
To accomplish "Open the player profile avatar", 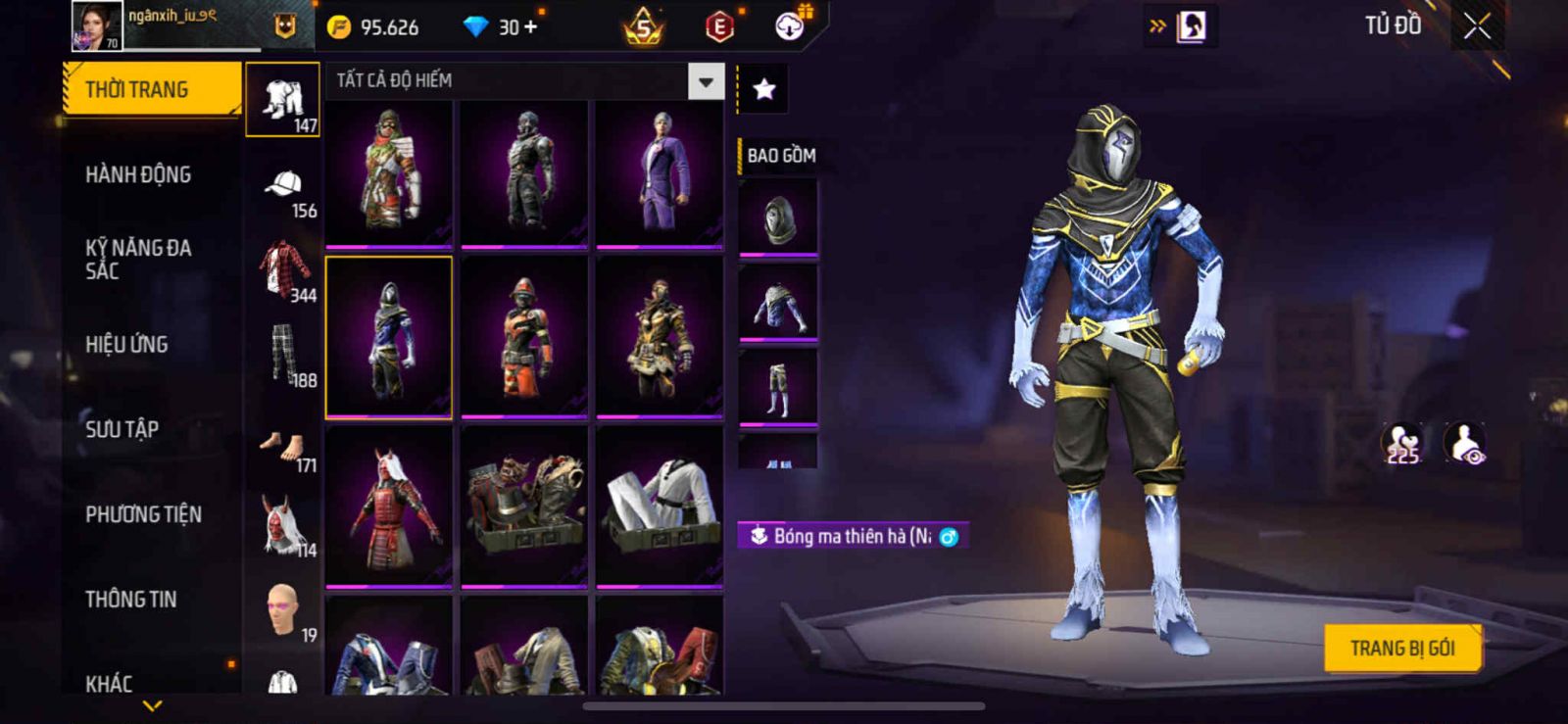I will (97, 26).
